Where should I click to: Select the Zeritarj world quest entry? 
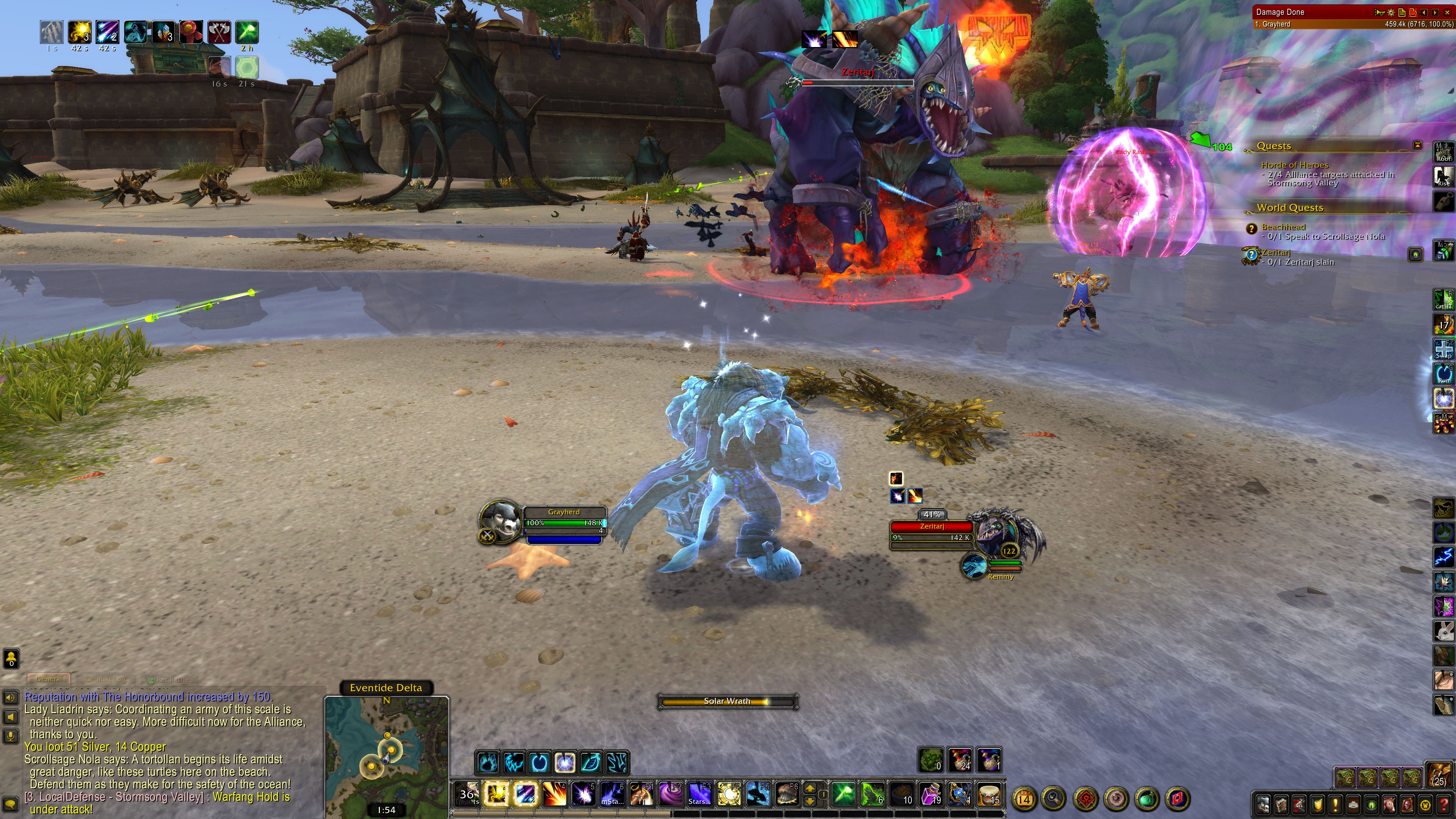[1276, 253]
